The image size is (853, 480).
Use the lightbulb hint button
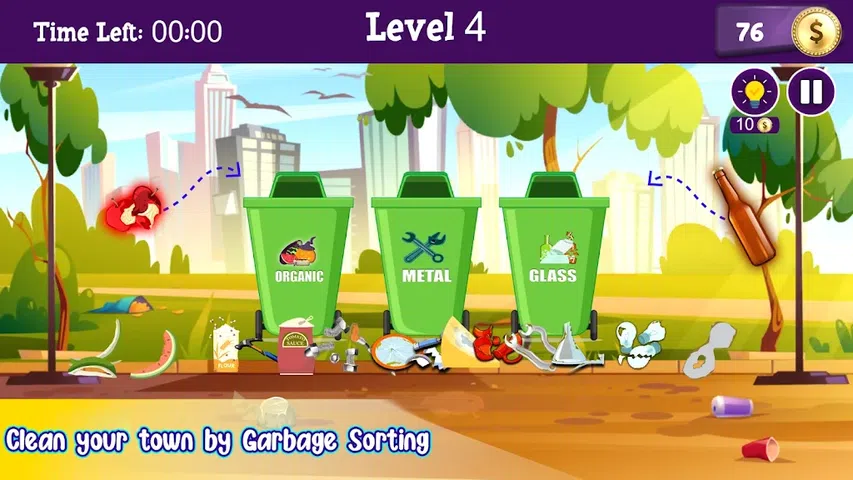click(x=754, y=92)
